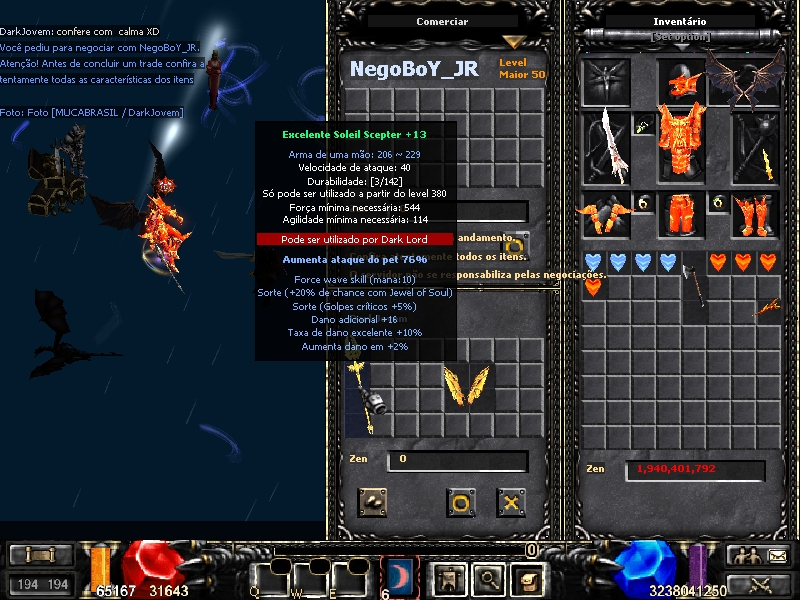Viewport: 800px width, 600px height.
Task: Select the white sword in weapon slot
Action: point(607,145)
